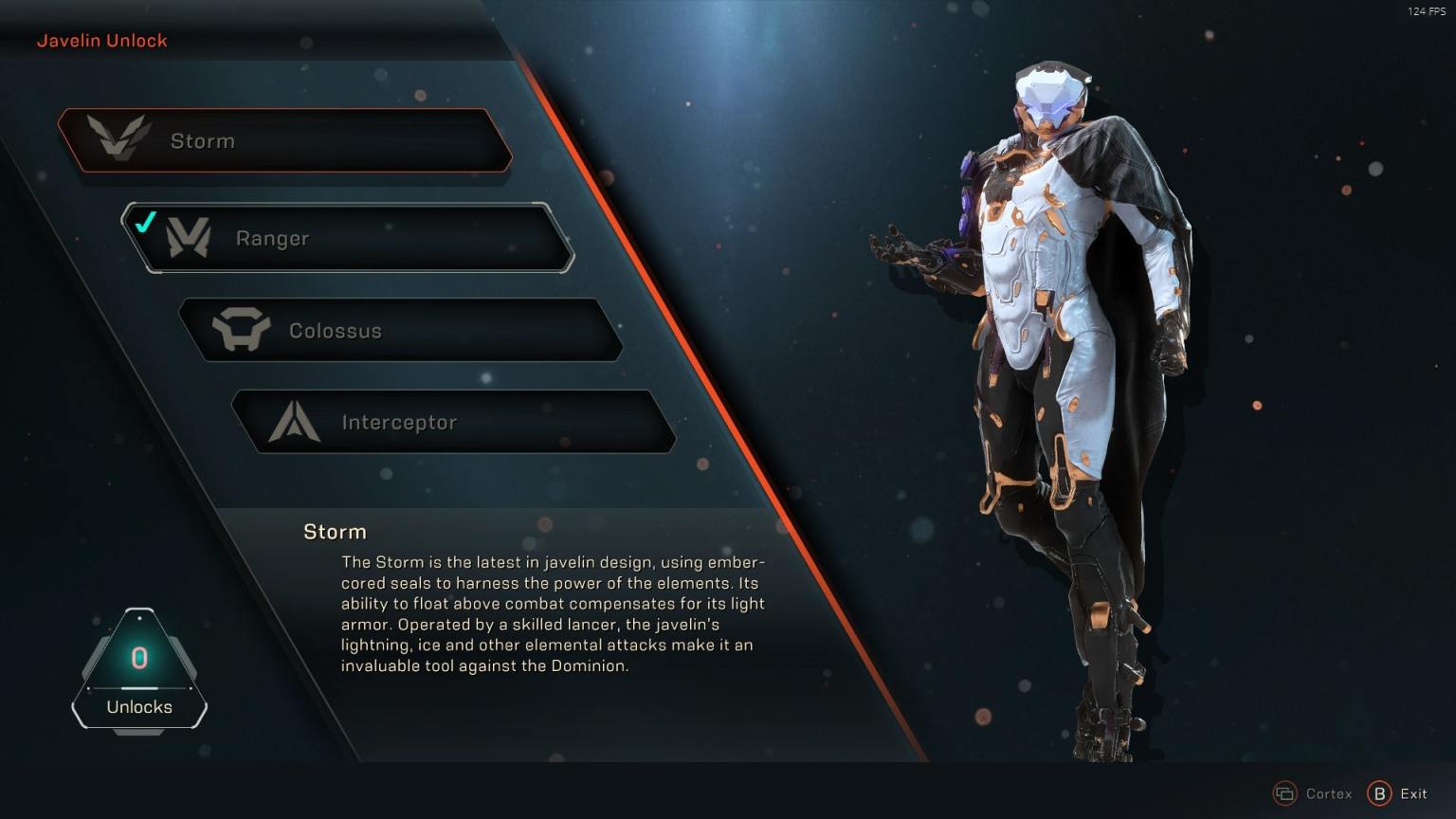Select the Colossus helmet icon
1456x819 pixels.
pos(243,329)
